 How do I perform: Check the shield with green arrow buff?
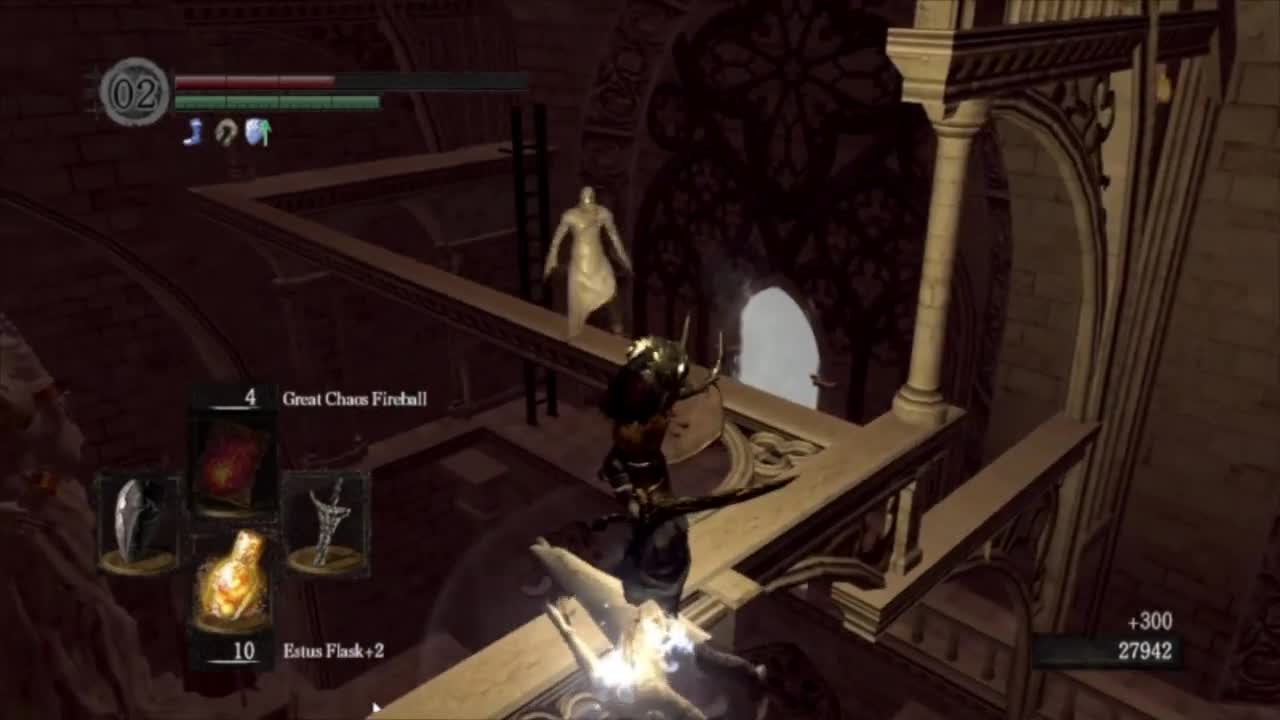coord(258,132)
